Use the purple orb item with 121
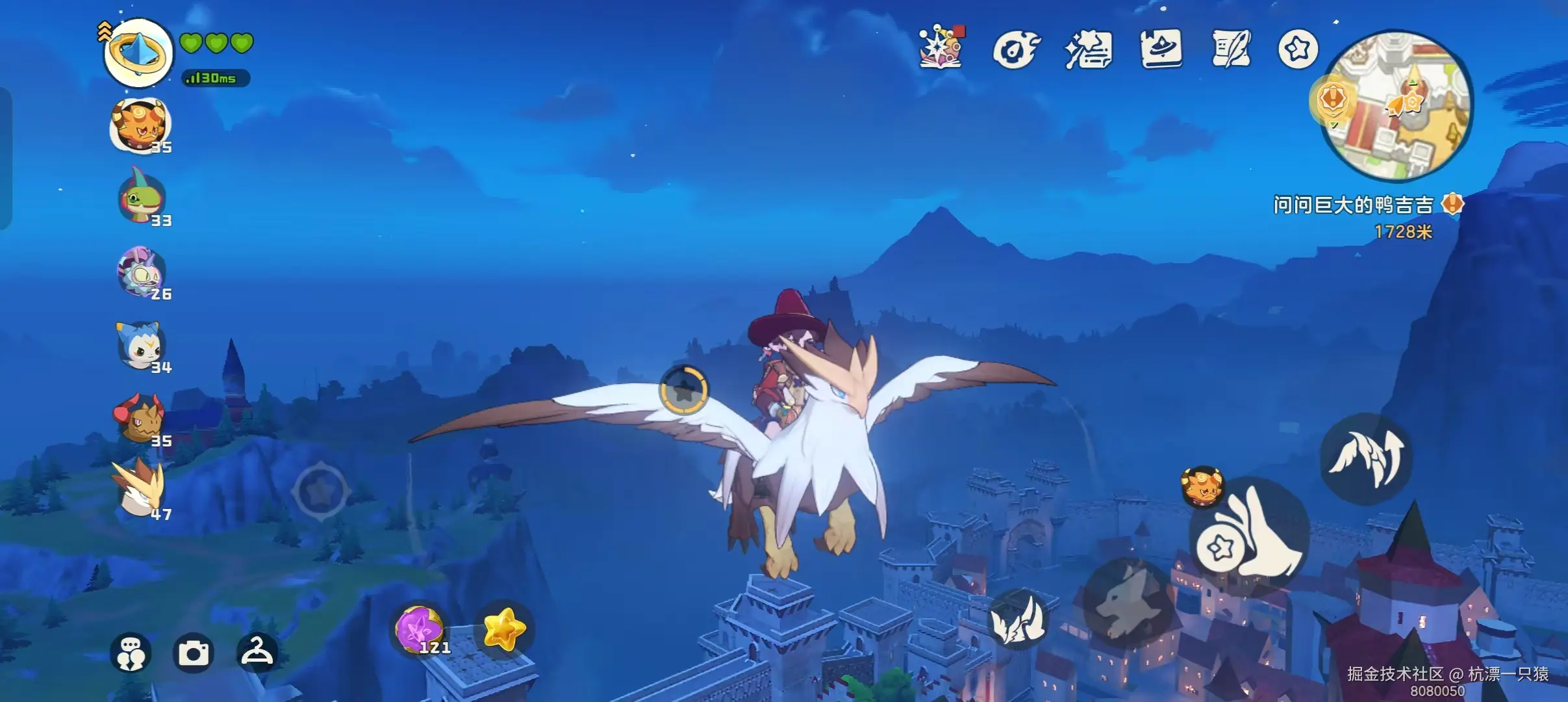This screenshot has height=702, width=1568. point(421,629)
